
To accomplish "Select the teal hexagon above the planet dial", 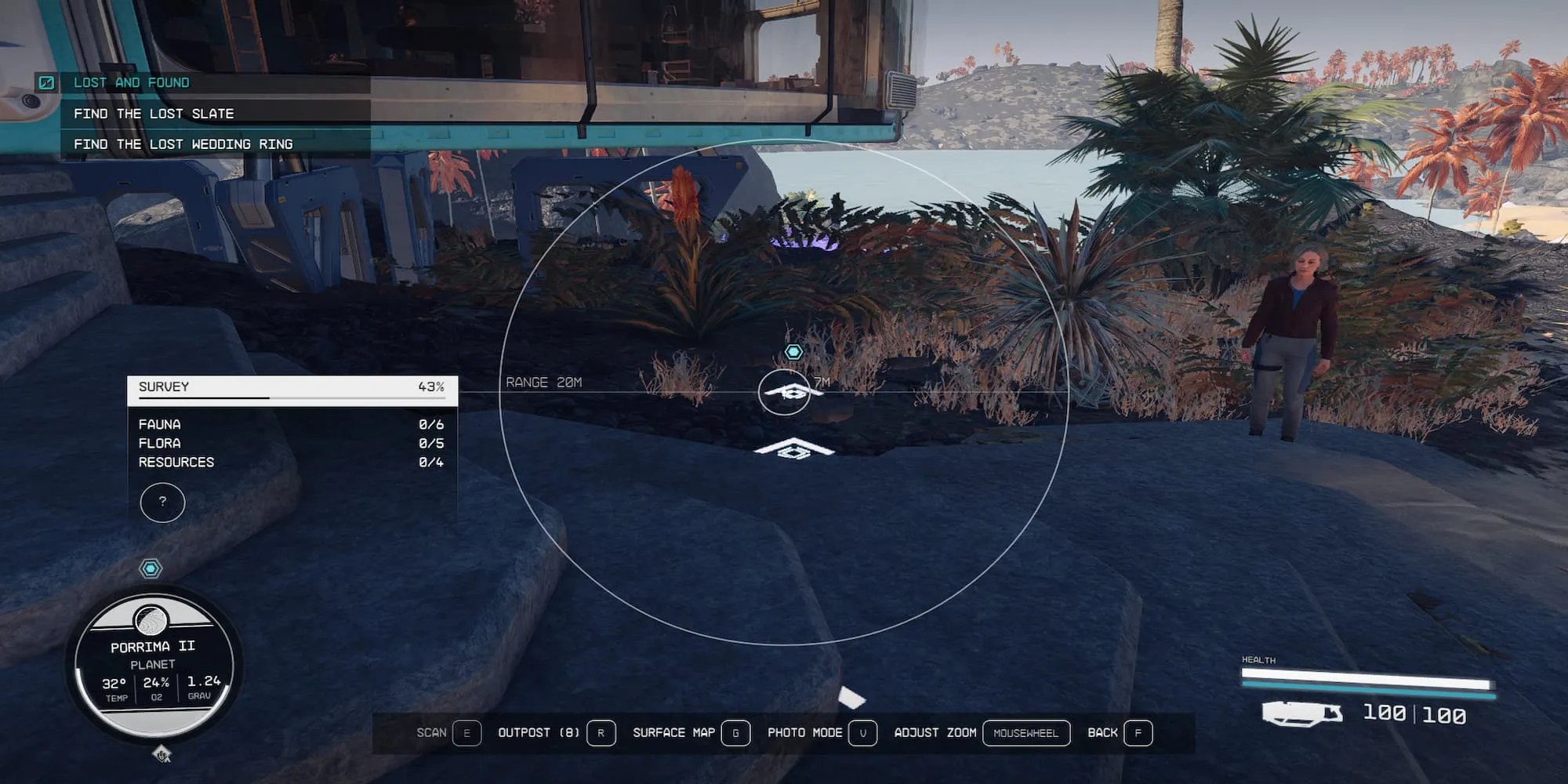I will 151,568.
